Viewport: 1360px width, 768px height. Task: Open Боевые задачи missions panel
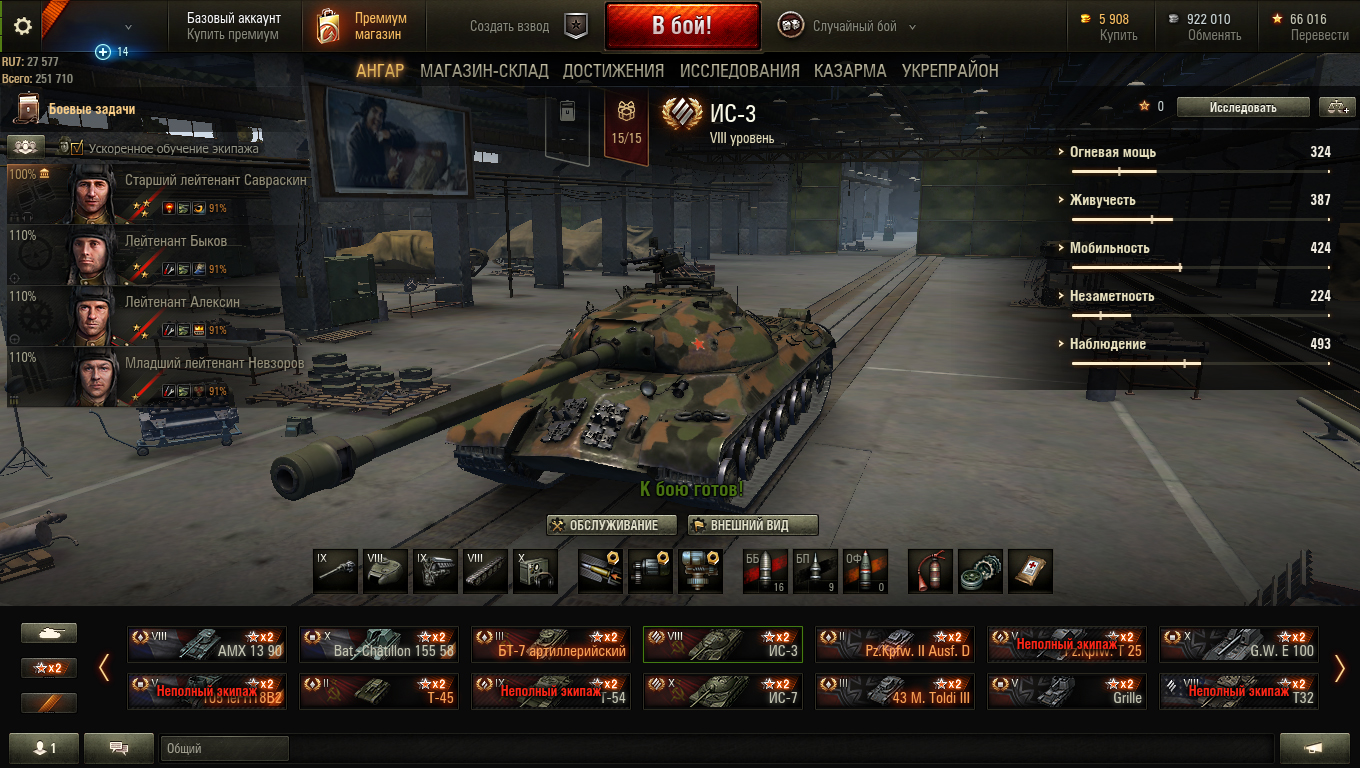pyautogui.click(x=90, y=109)
